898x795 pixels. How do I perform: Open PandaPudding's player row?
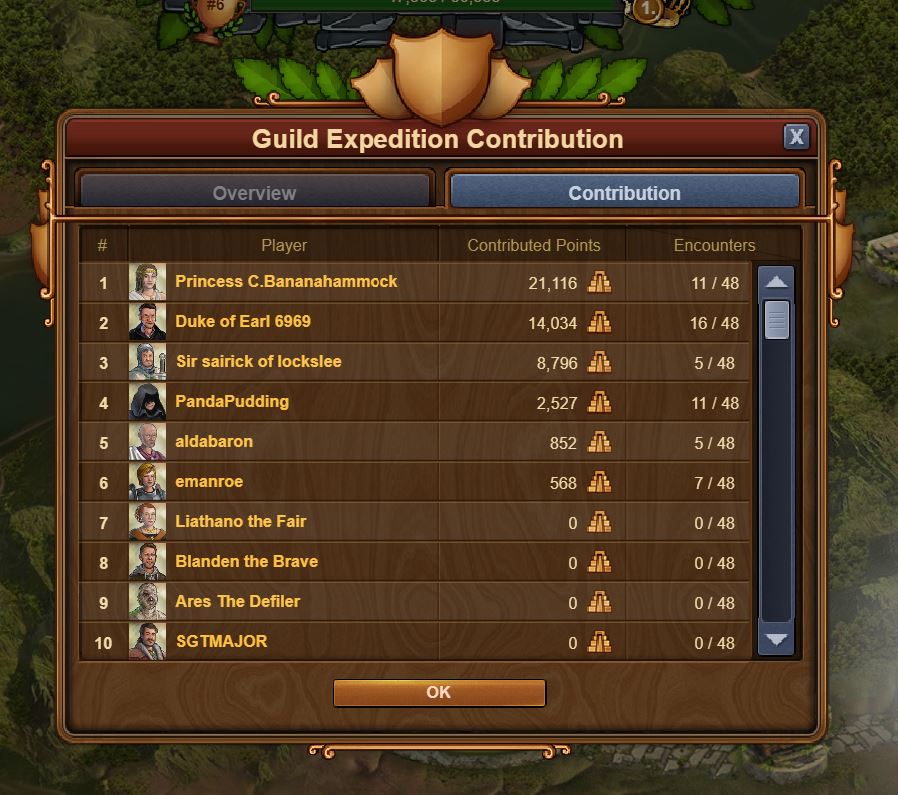[x=232, y=402]
